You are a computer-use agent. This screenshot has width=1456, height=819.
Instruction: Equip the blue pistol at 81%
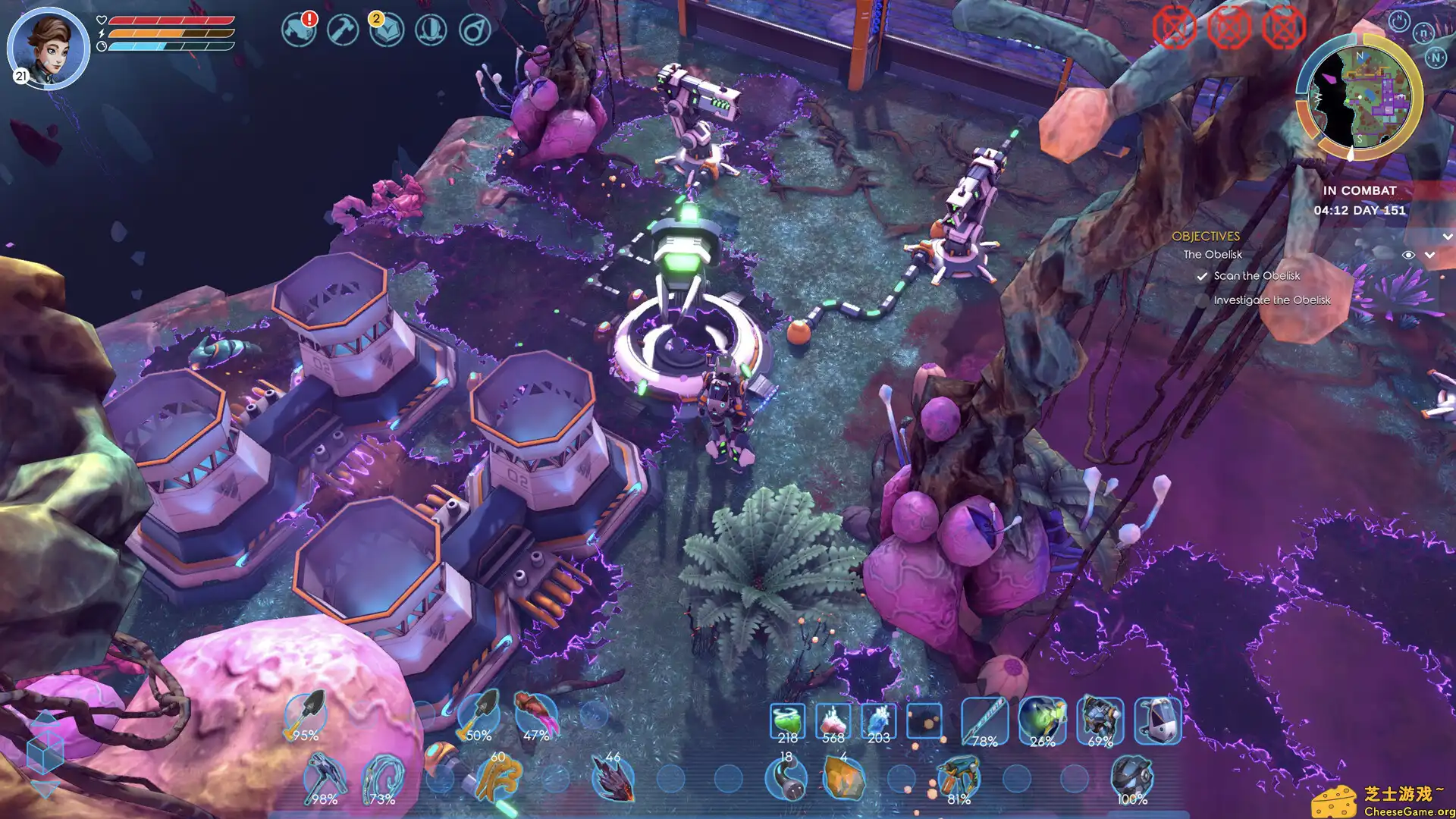click(959, 778)
